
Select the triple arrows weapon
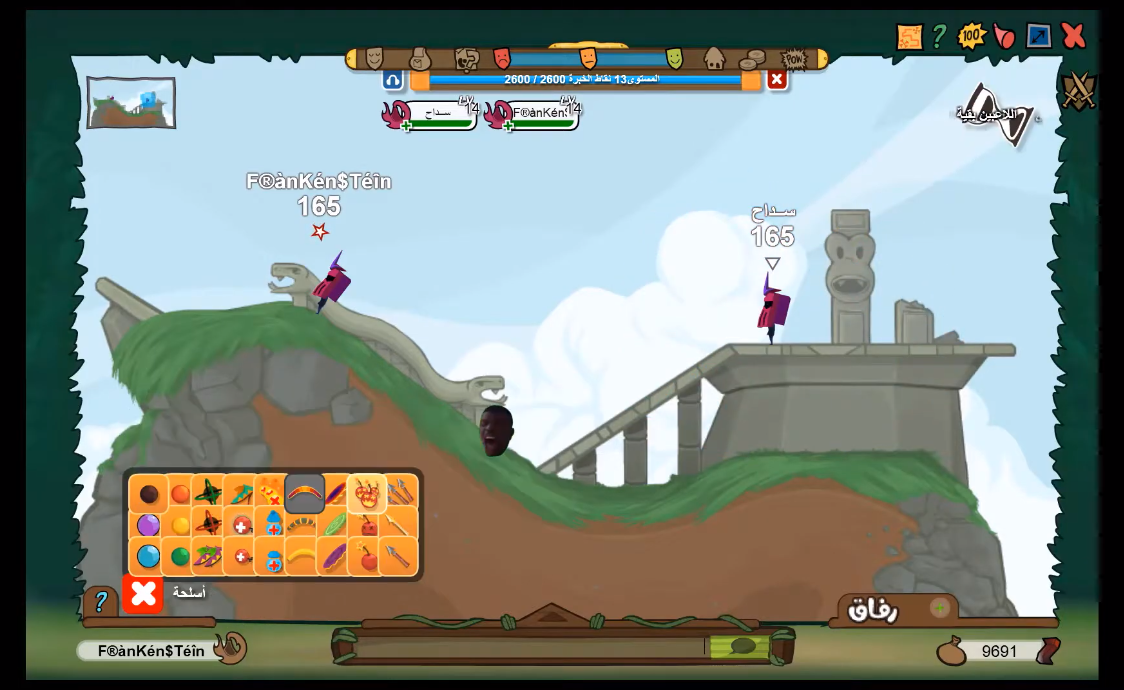[399, 492]
